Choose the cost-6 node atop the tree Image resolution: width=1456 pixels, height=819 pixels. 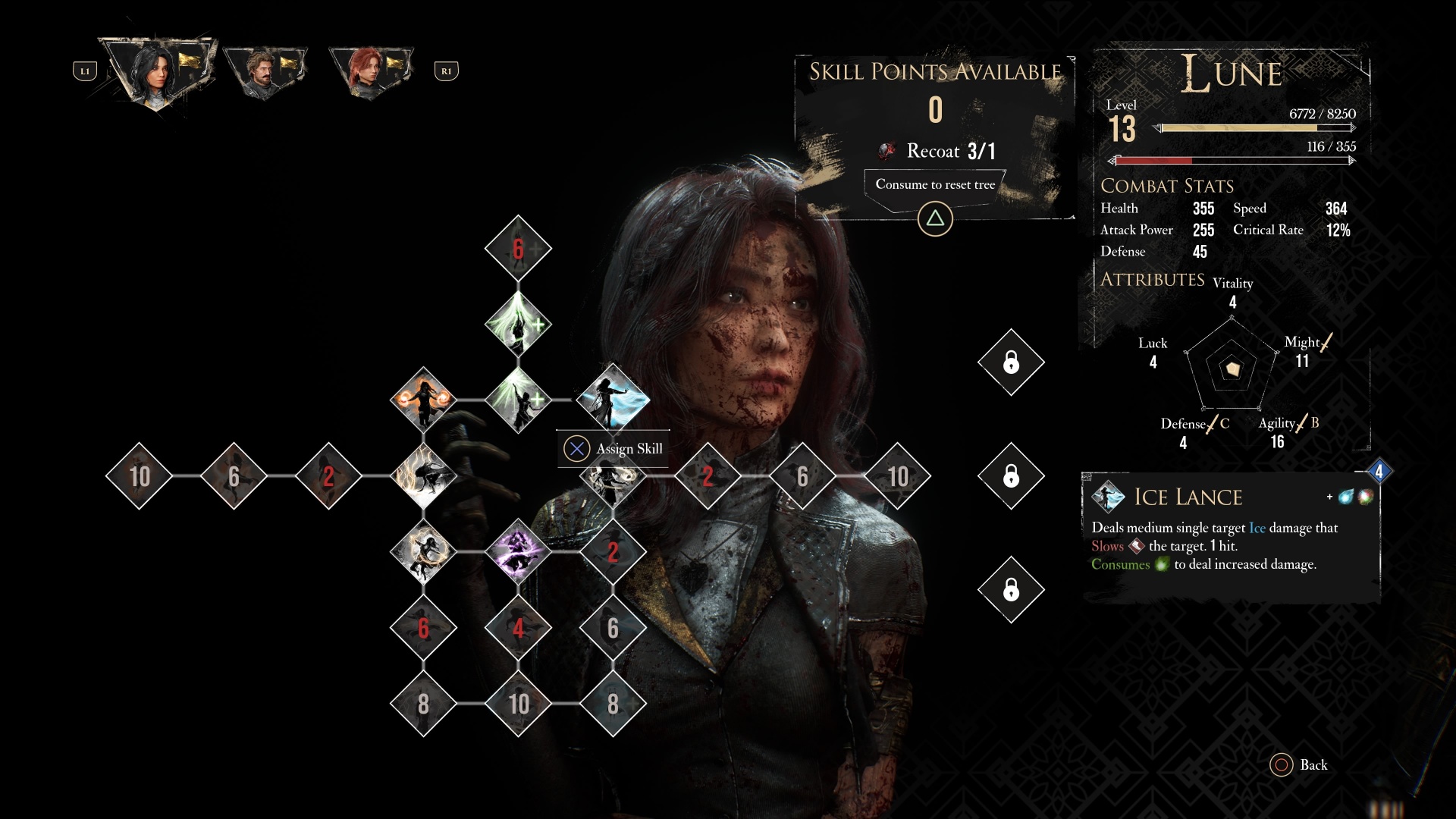click(x=518, y=248)
